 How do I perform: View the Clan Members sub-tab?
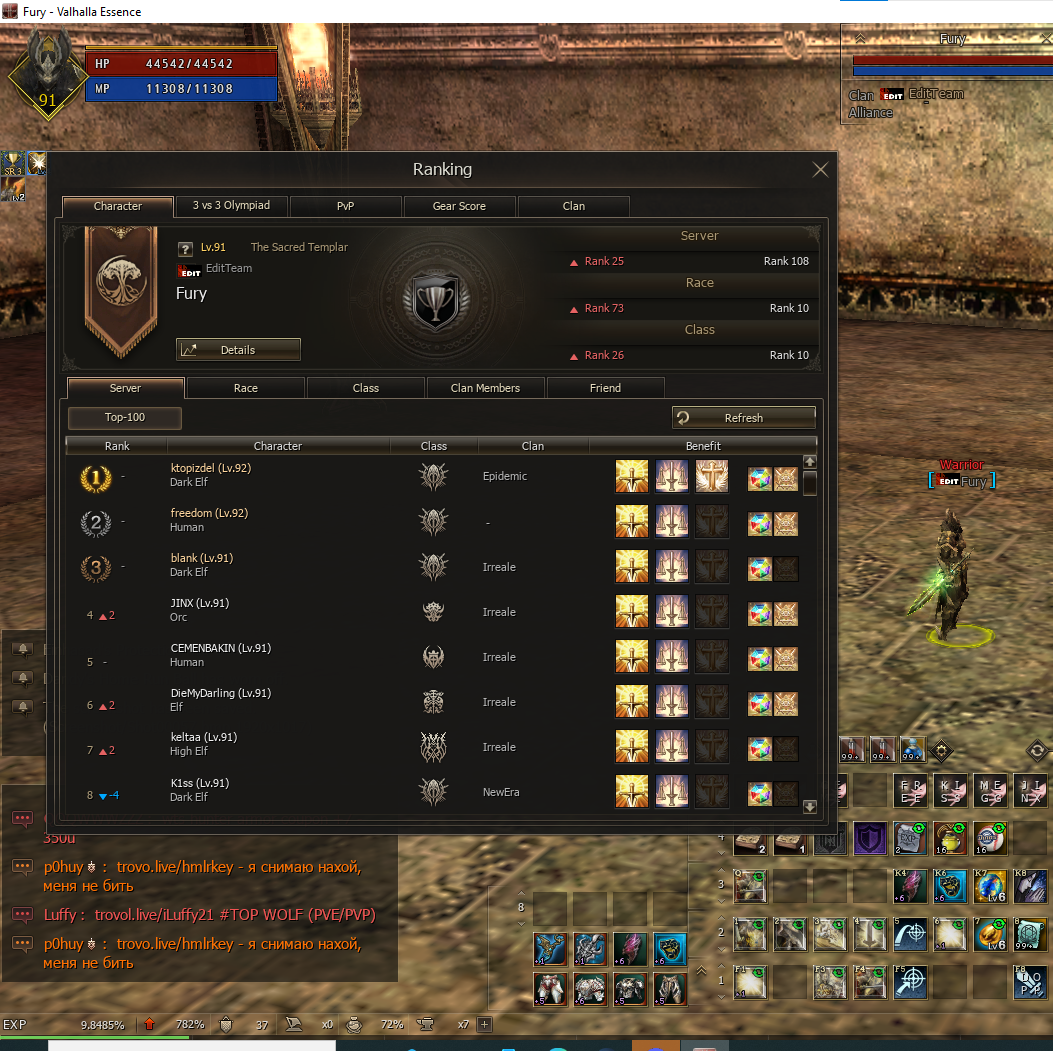(485, 388)
